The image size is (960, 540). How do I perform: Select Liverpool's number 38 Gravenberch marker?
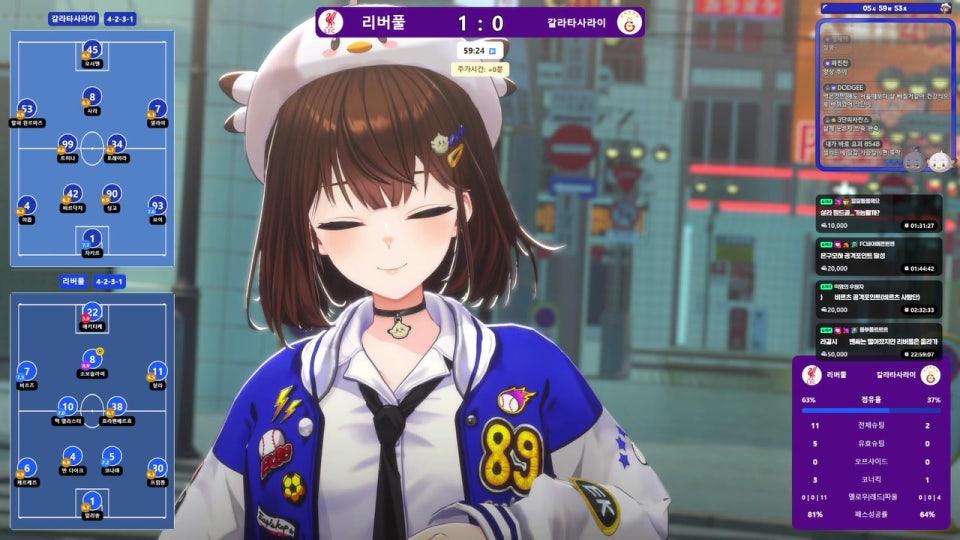[x=116, y=406]
